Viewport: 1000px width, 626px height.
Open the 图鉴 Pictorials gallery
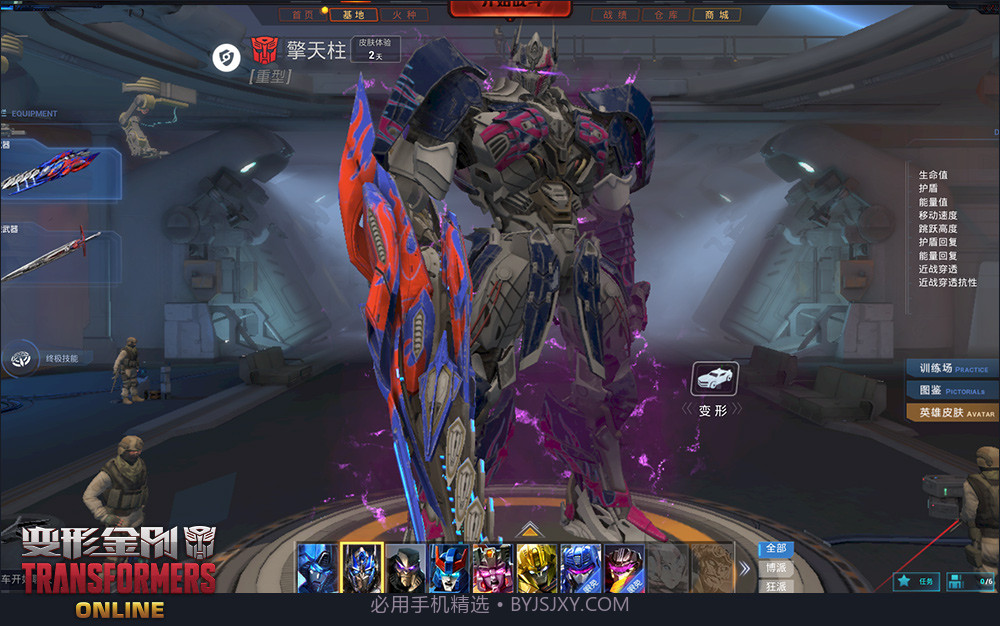click(x=953, y=390)
